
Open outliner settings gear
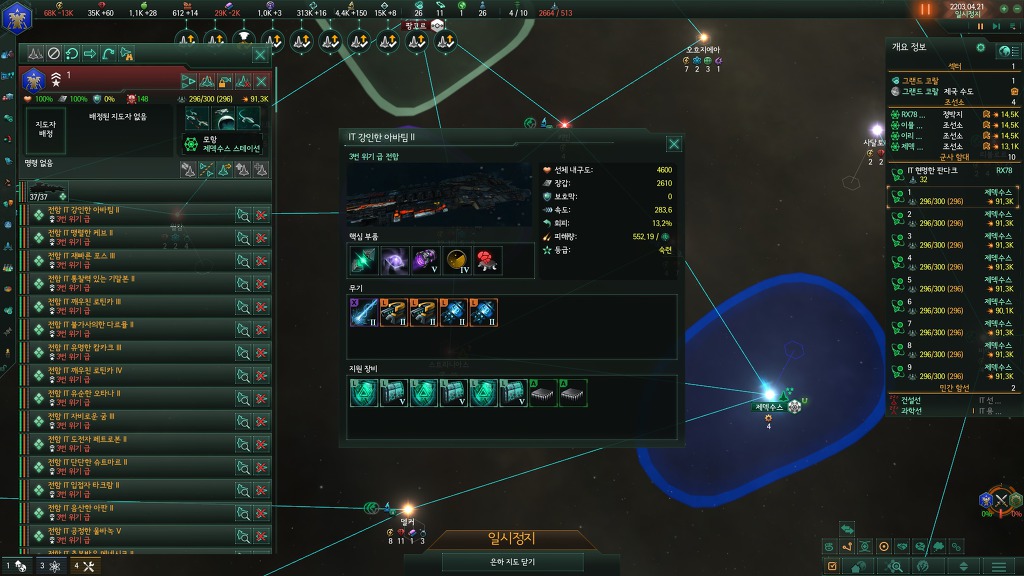(980, 48)
